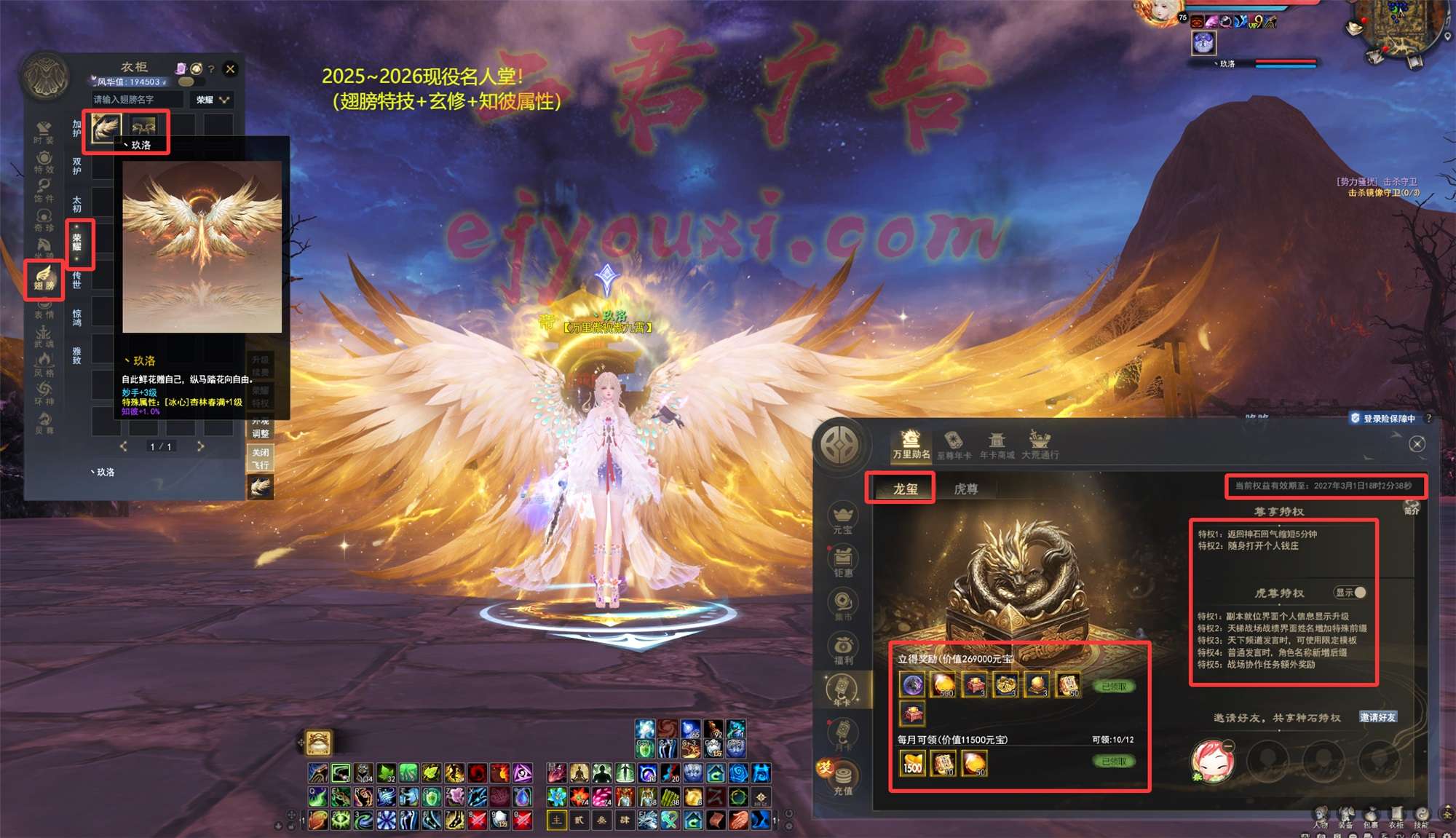Switch to the 虎尊 tab
This screenshot has width=1456, height=838.
pyautogui.click(x=965, y=489)
